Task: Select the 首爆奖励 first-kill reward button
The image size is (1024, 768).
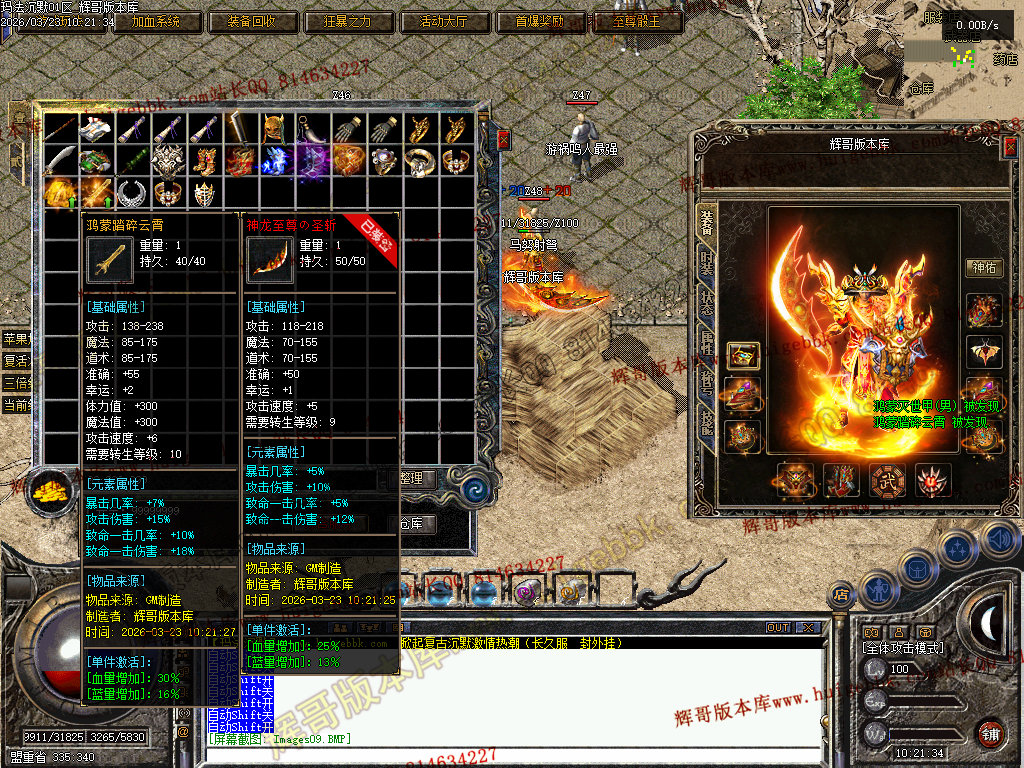Action: coord(540,21)
